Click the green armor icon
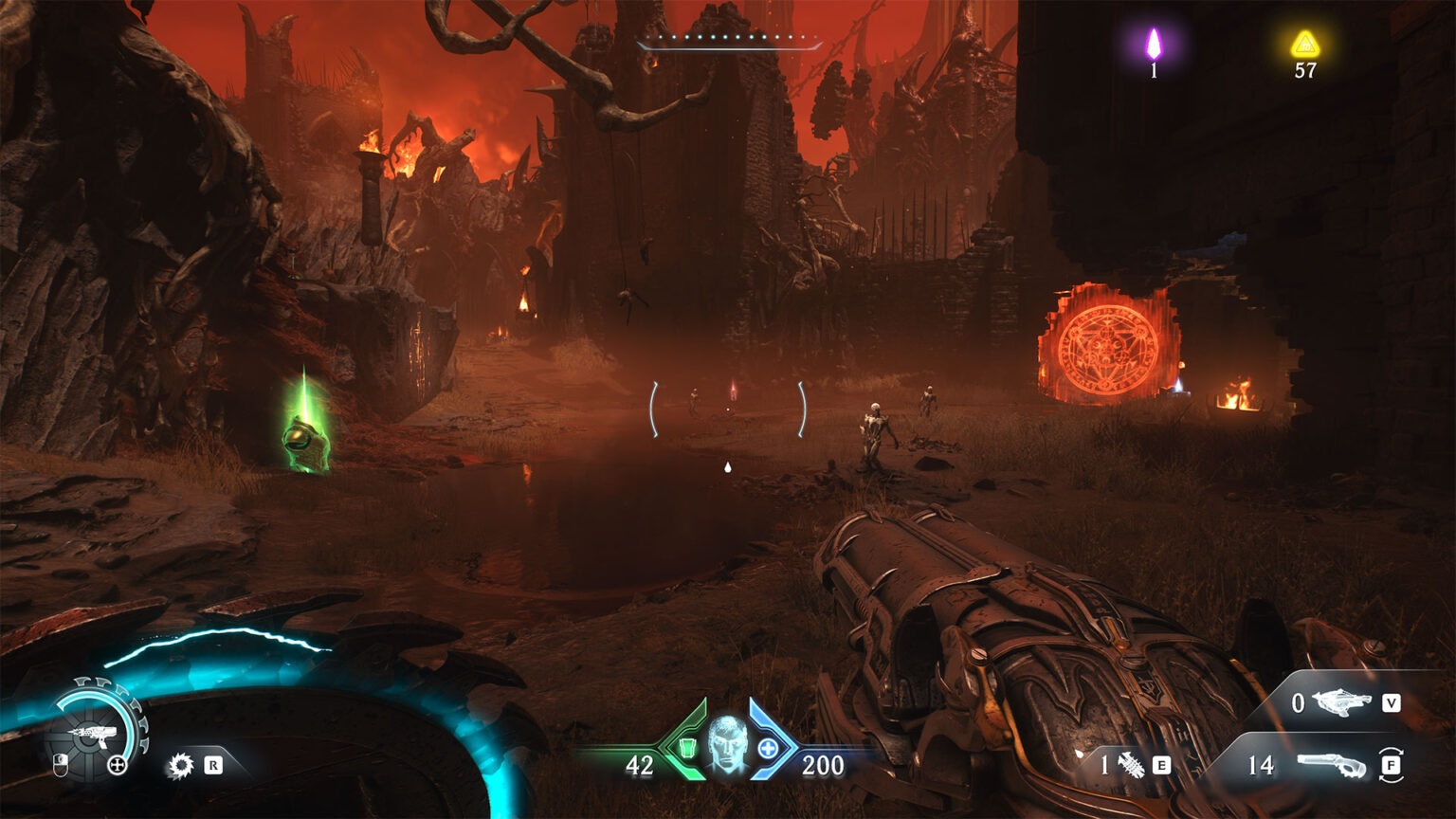Image resolution: width=1456 pixels, height=819 pixels. 688,749
